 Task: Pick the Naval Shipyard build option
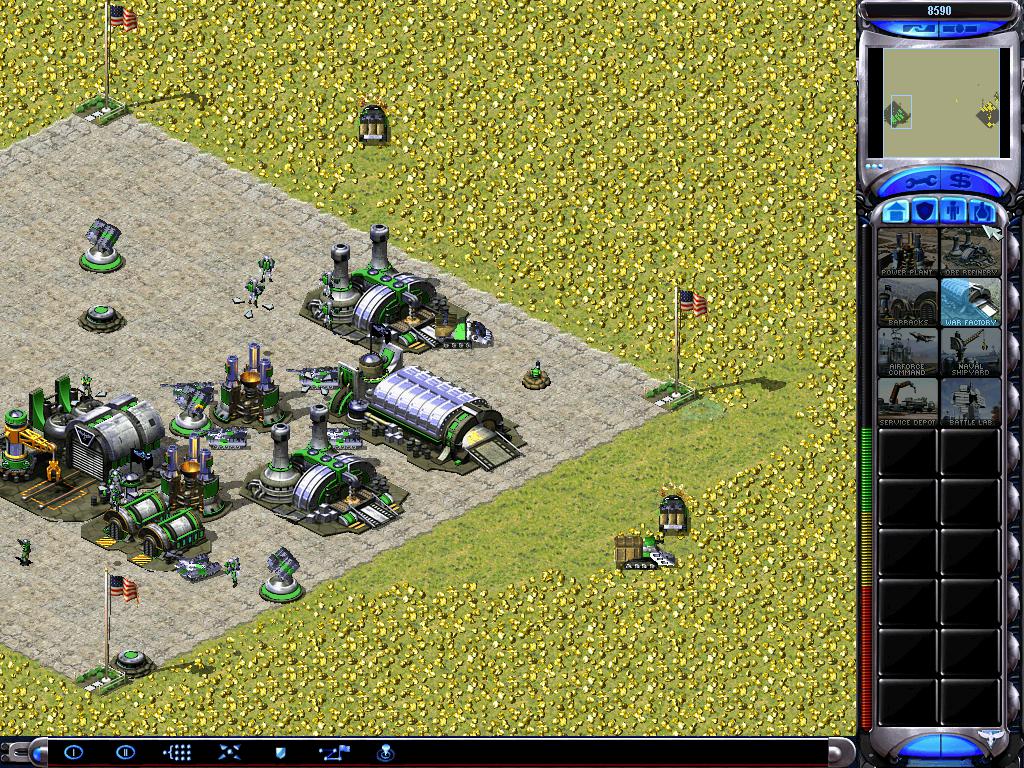970,351
